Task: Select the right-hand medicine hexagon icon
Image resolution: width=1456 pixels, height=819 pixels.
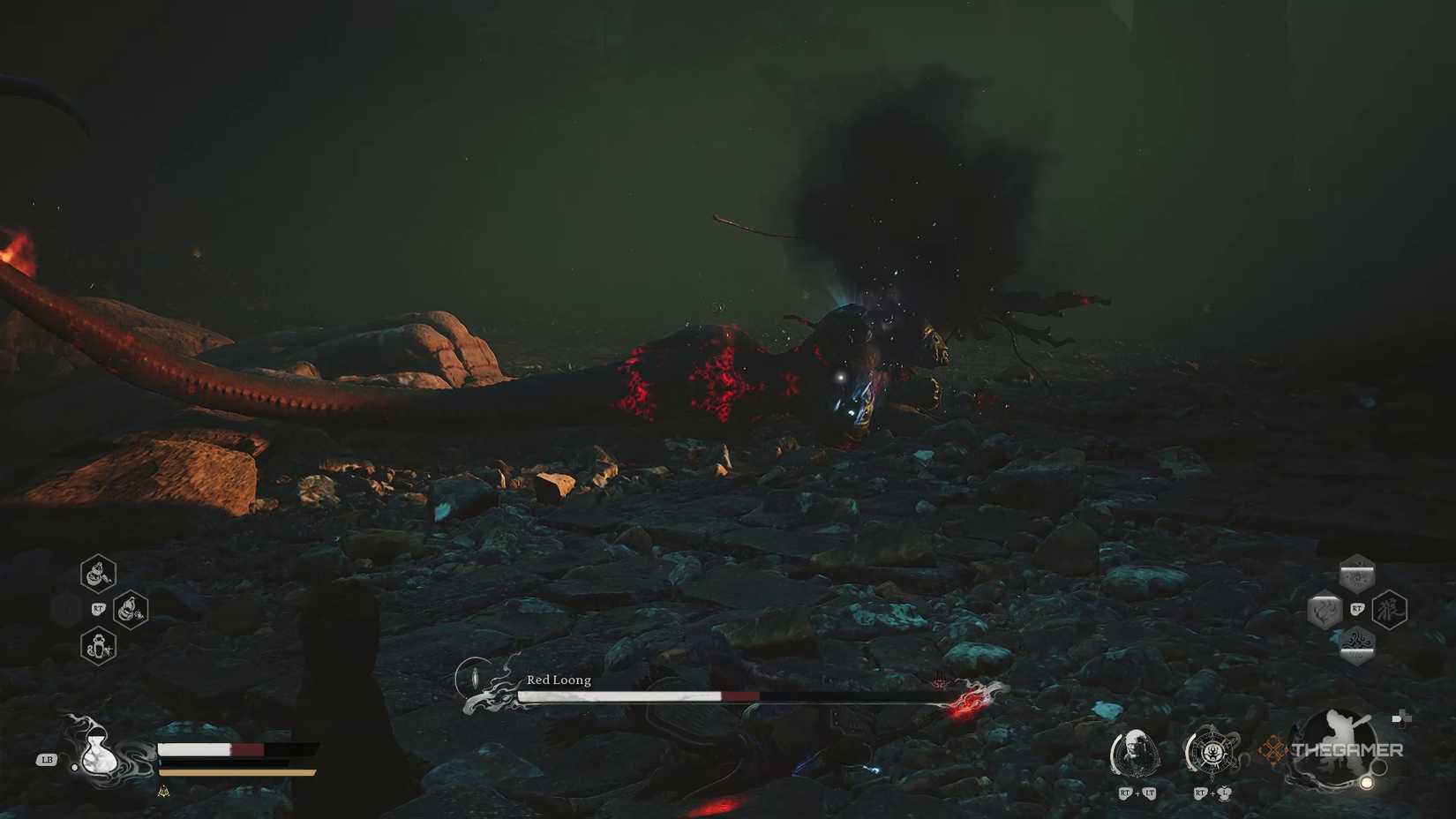Action: click(129, 609)
